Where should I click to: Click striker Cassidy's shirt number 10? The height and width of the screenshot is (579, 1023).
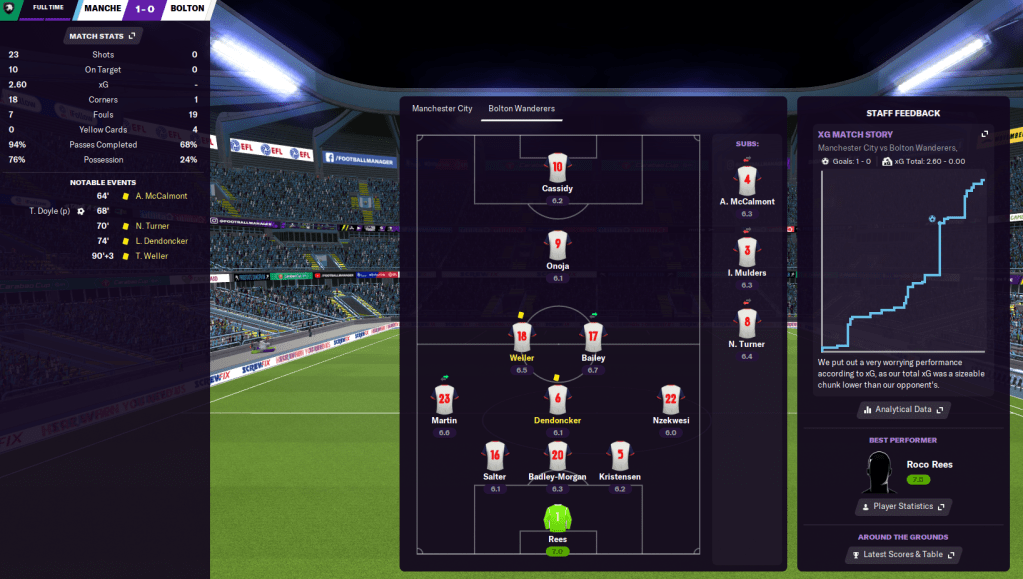pos(557,168)
